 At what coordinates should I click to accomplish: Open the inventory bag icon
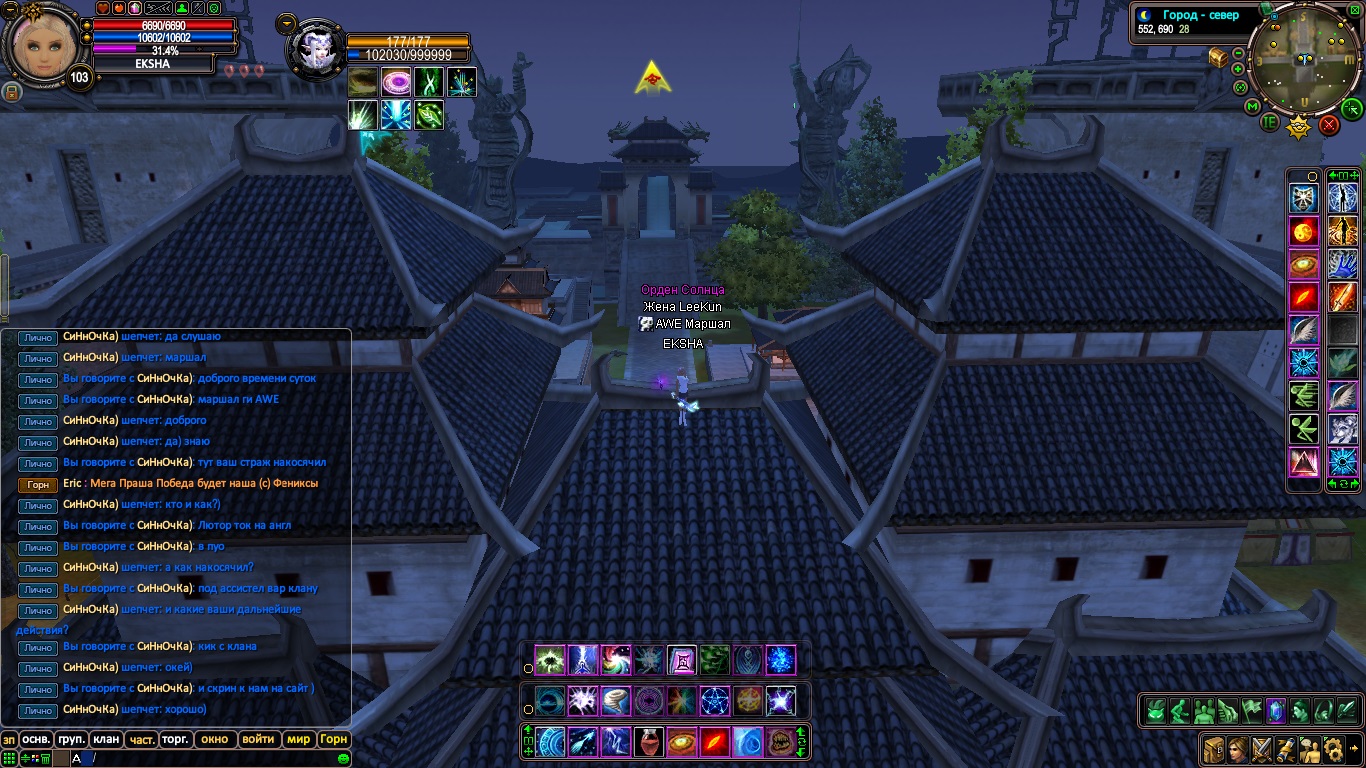(x=1214, y=748)
